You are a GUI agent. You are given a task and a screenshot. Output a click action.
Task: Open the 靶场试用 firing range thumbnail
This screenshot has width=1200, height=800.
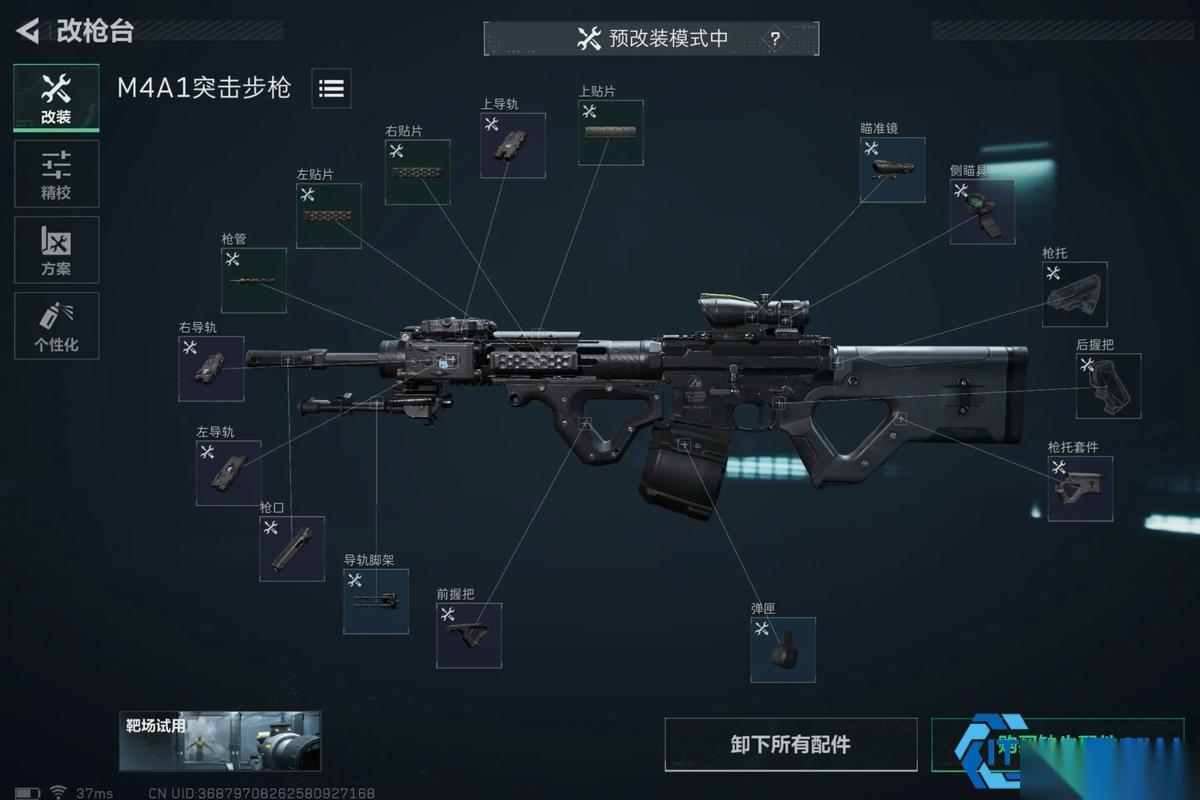coord(220,741)
